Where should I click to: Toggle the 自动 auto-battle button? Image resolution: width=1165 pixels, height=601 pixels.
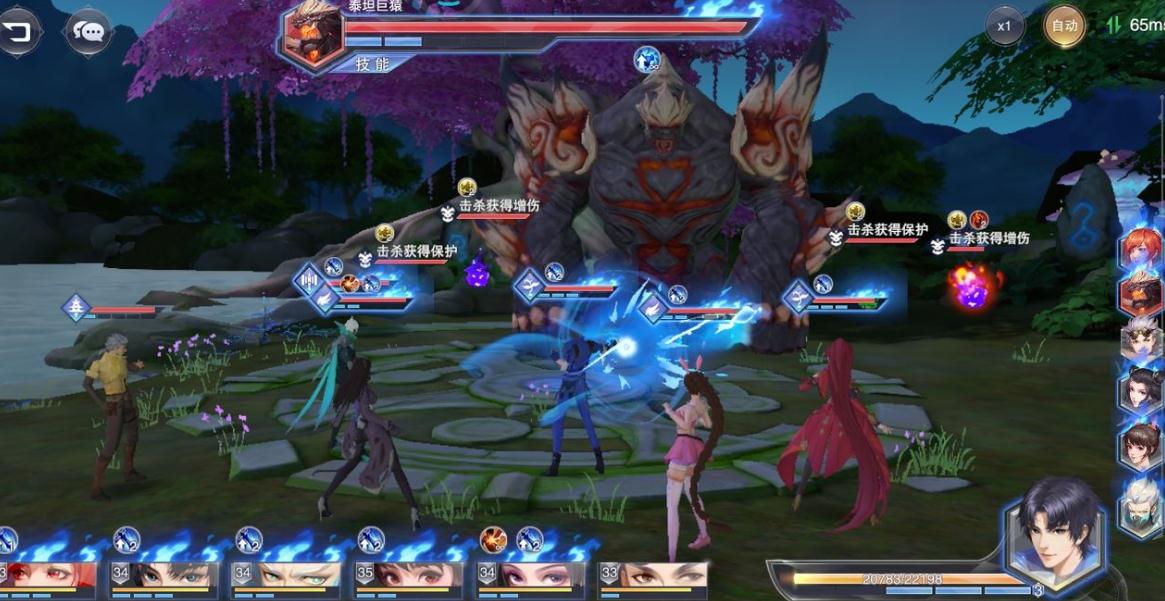[x=1064, y=26]
